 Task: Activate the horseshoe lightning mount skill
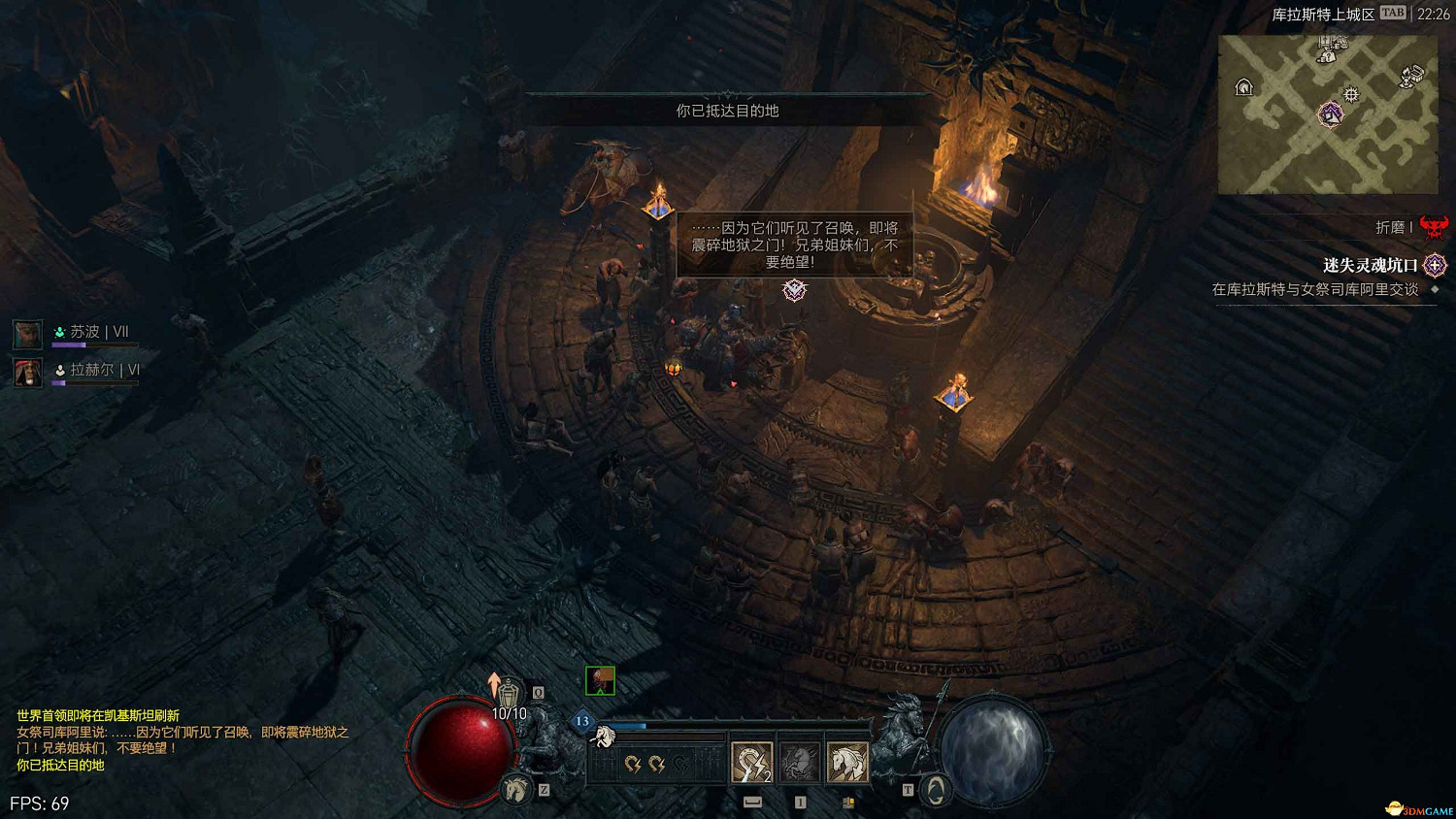751,762
